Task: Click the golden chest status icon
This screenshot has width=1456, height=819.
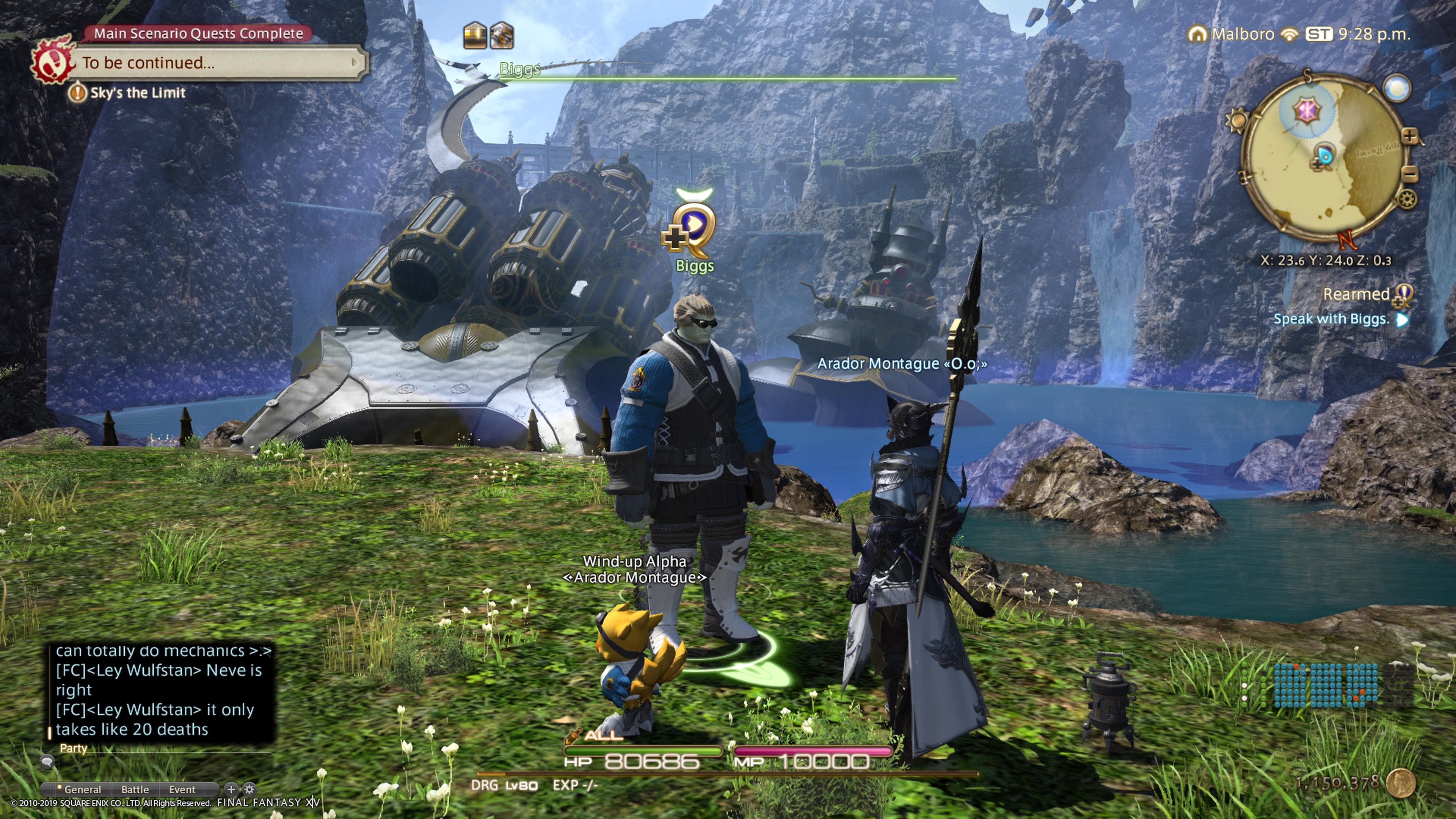Action: [x=475, y=36]
